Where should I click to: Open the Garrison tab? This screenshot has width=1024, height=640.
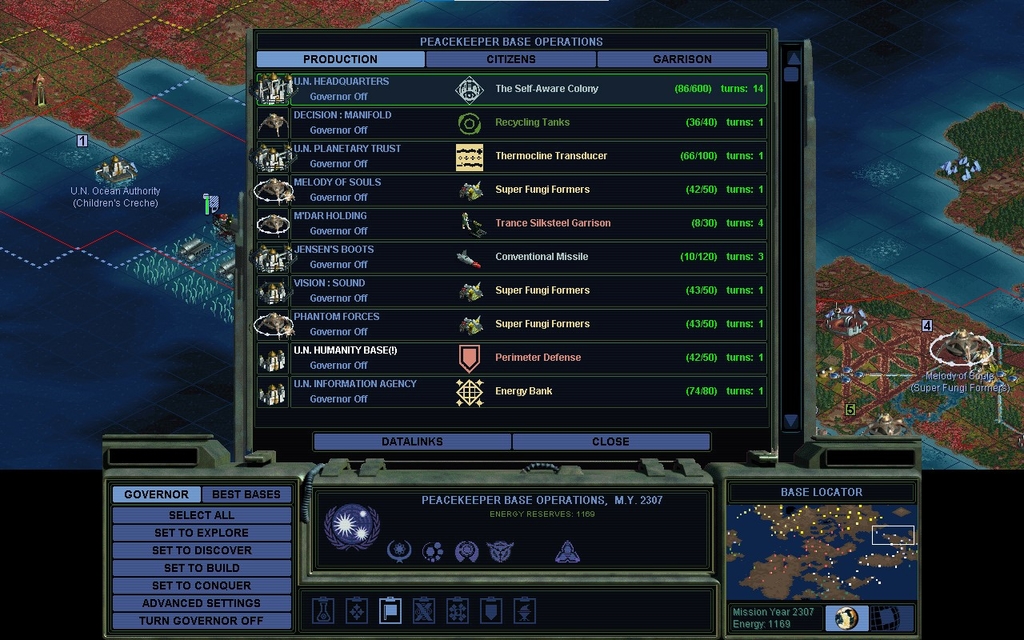682,59
